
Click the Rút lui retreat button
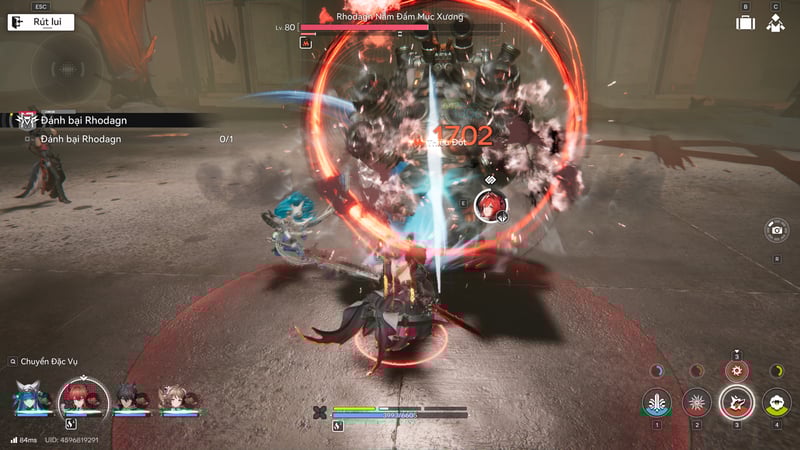click(x=42, y=21)
